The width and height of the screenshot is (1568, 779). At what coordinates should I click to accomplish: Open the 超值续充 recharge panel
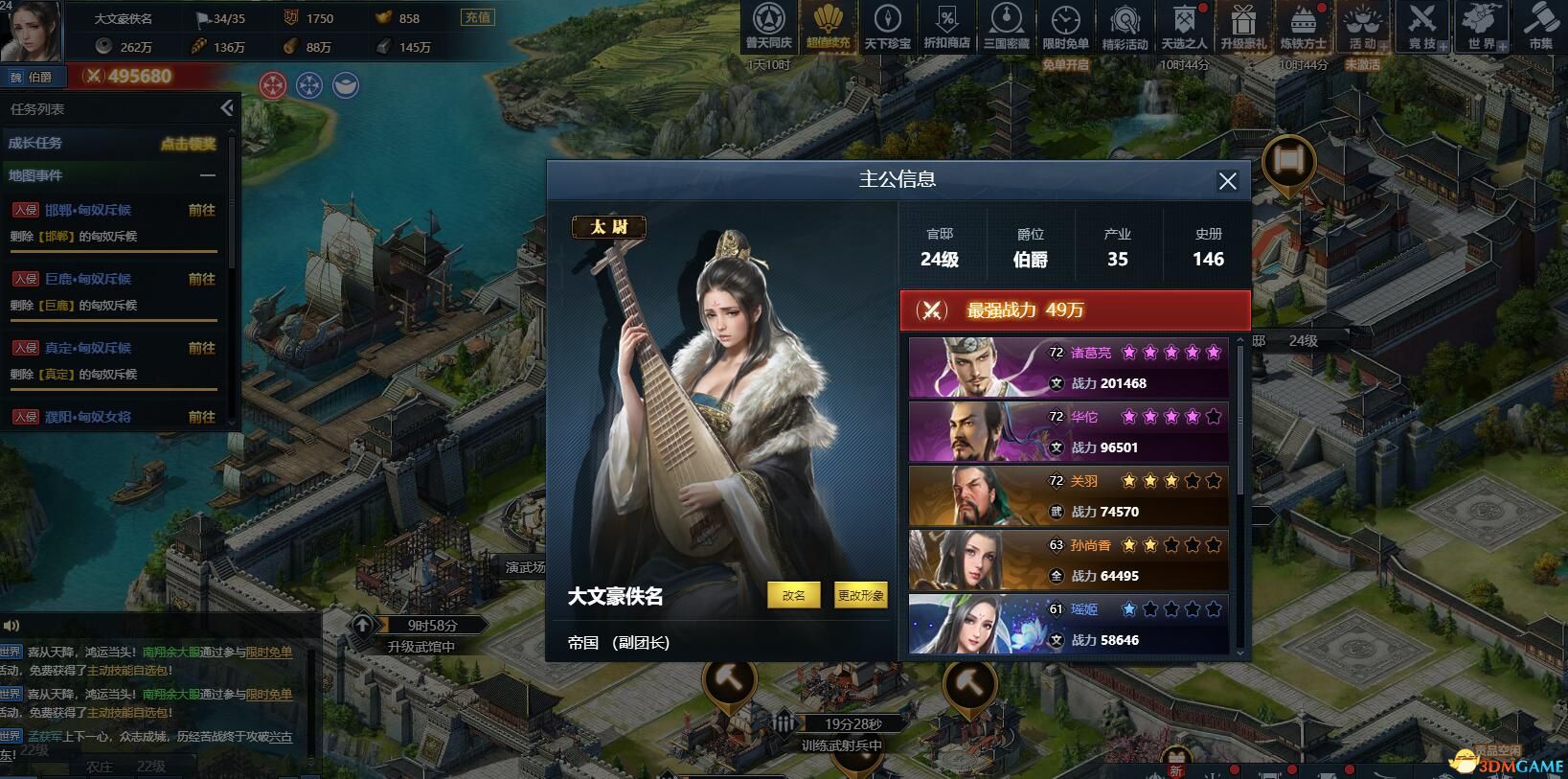[x=829, y=27]
